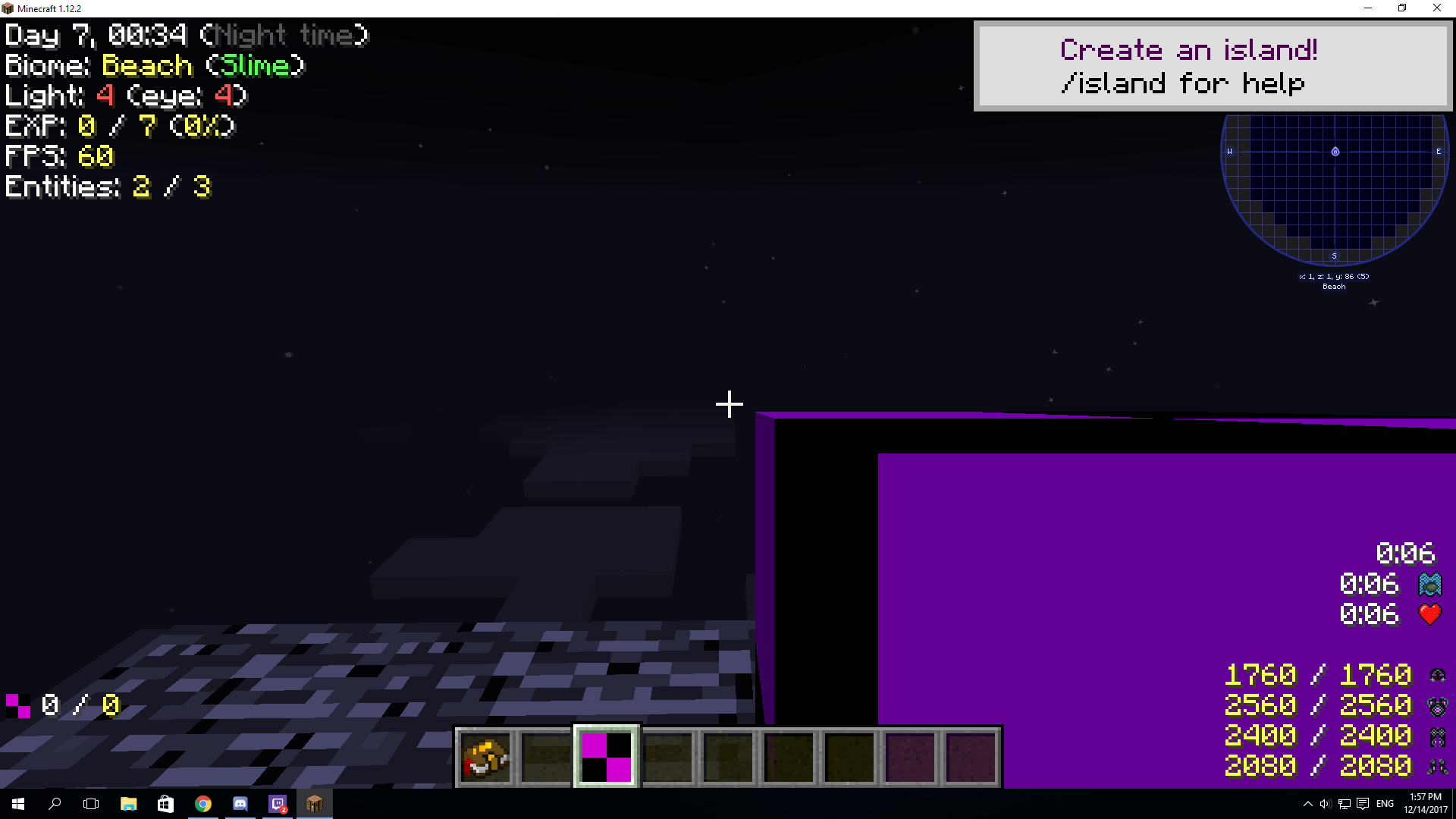
Task: Open Google Chrome from the taskbar
Action: pos(203,804)
